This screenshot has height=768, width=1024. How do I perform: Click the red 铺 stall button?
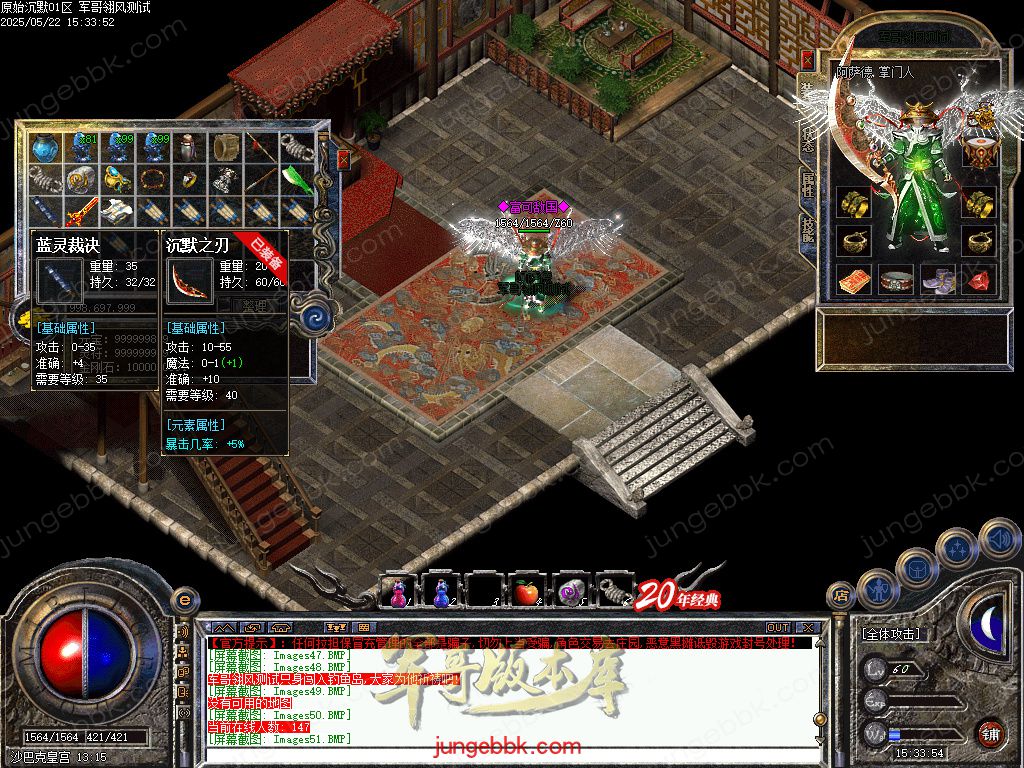(x=989, y=733)
